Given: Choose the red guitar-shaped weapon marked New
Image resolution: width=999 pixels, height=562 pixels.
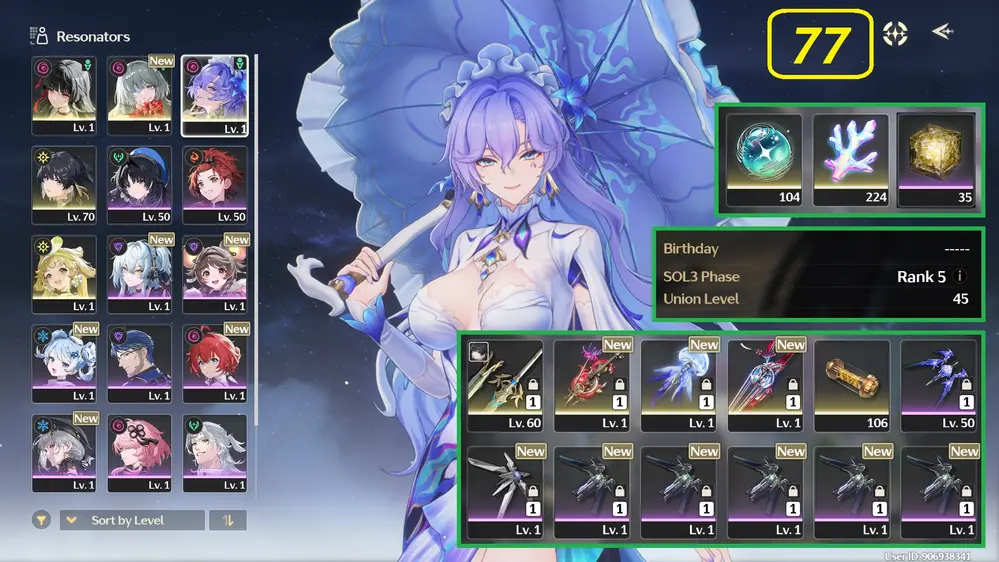Looking at the screenshot, I should (591, 385).
